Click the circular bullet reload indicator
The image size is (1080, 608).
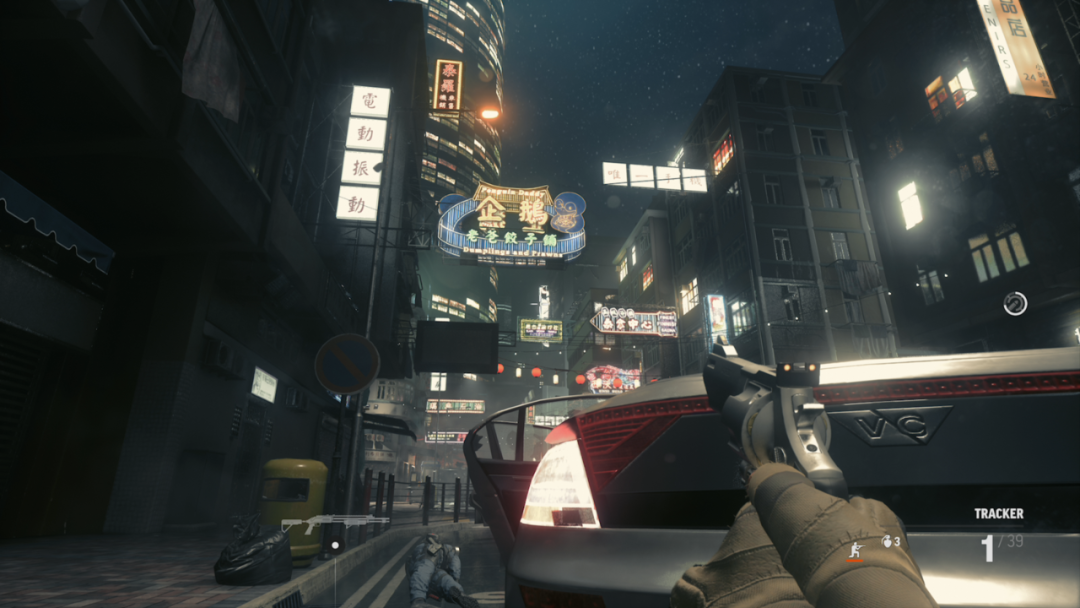[x=1015, y=303]
